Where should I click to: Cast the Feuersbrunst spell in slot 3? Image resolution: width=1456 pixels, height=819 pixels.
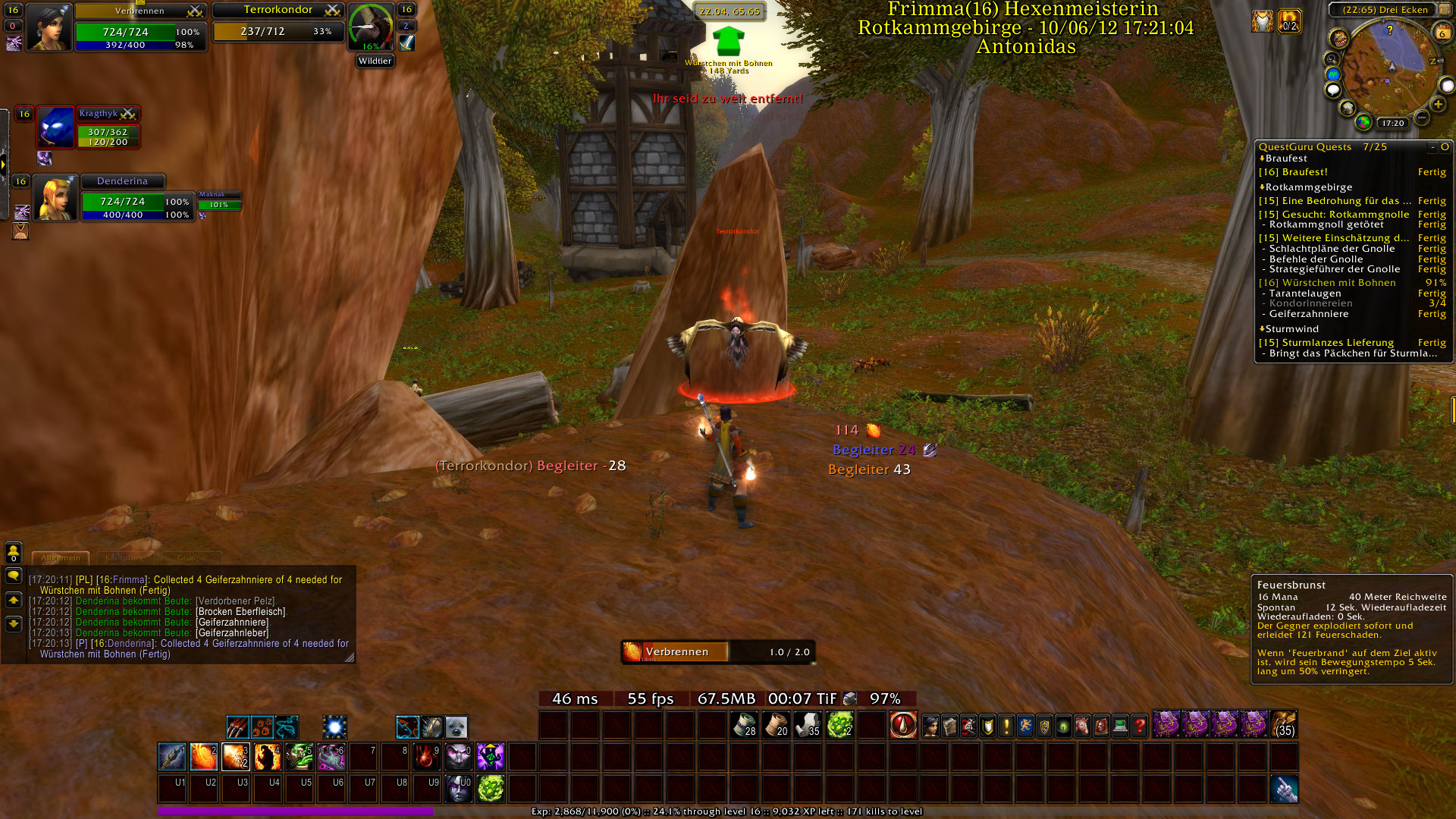tap(235, 757)
